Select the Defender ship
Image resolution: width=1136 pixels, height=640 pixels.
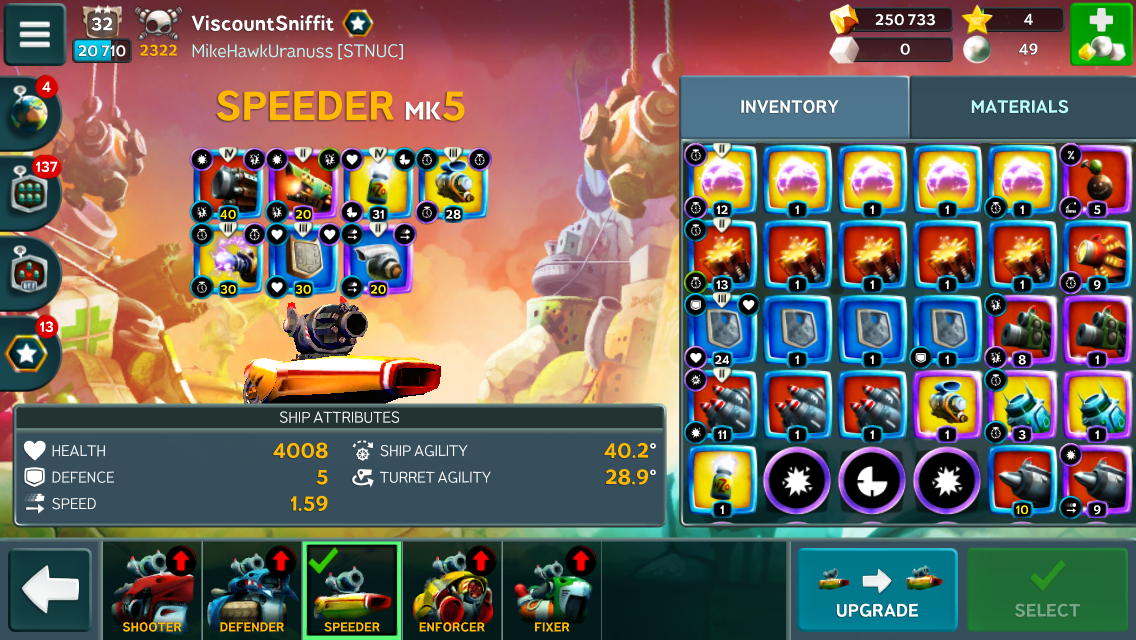tap(252, 591)
